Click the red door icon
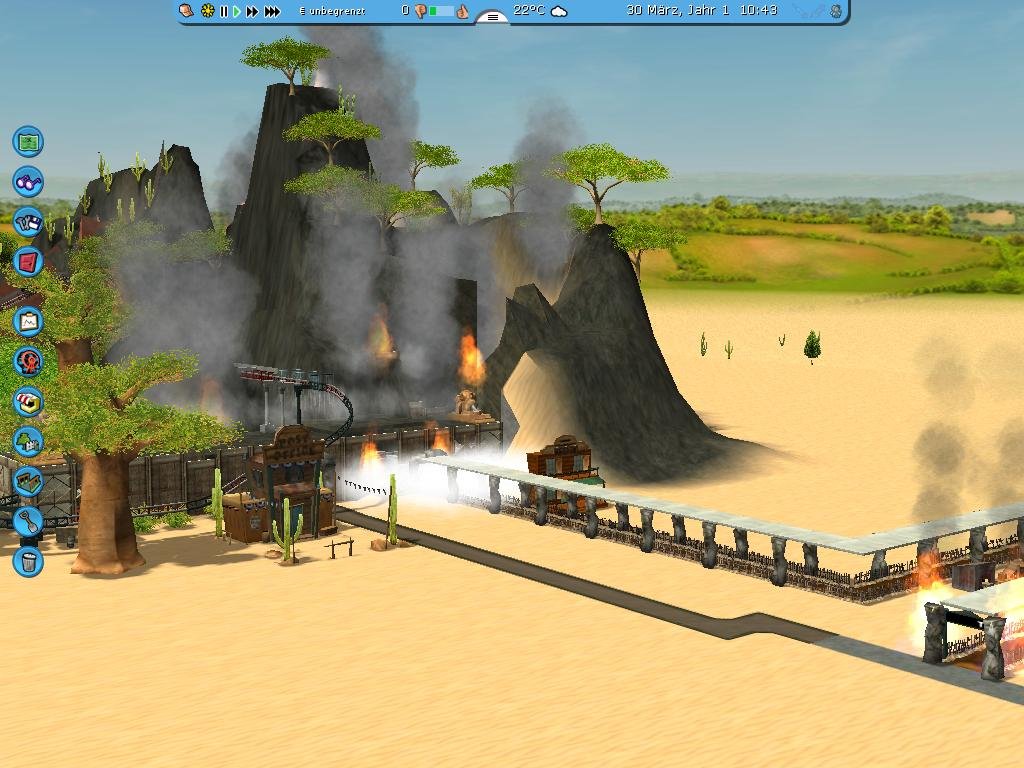Viewport: 1024px width, 768px height. [x=28, y=262]
